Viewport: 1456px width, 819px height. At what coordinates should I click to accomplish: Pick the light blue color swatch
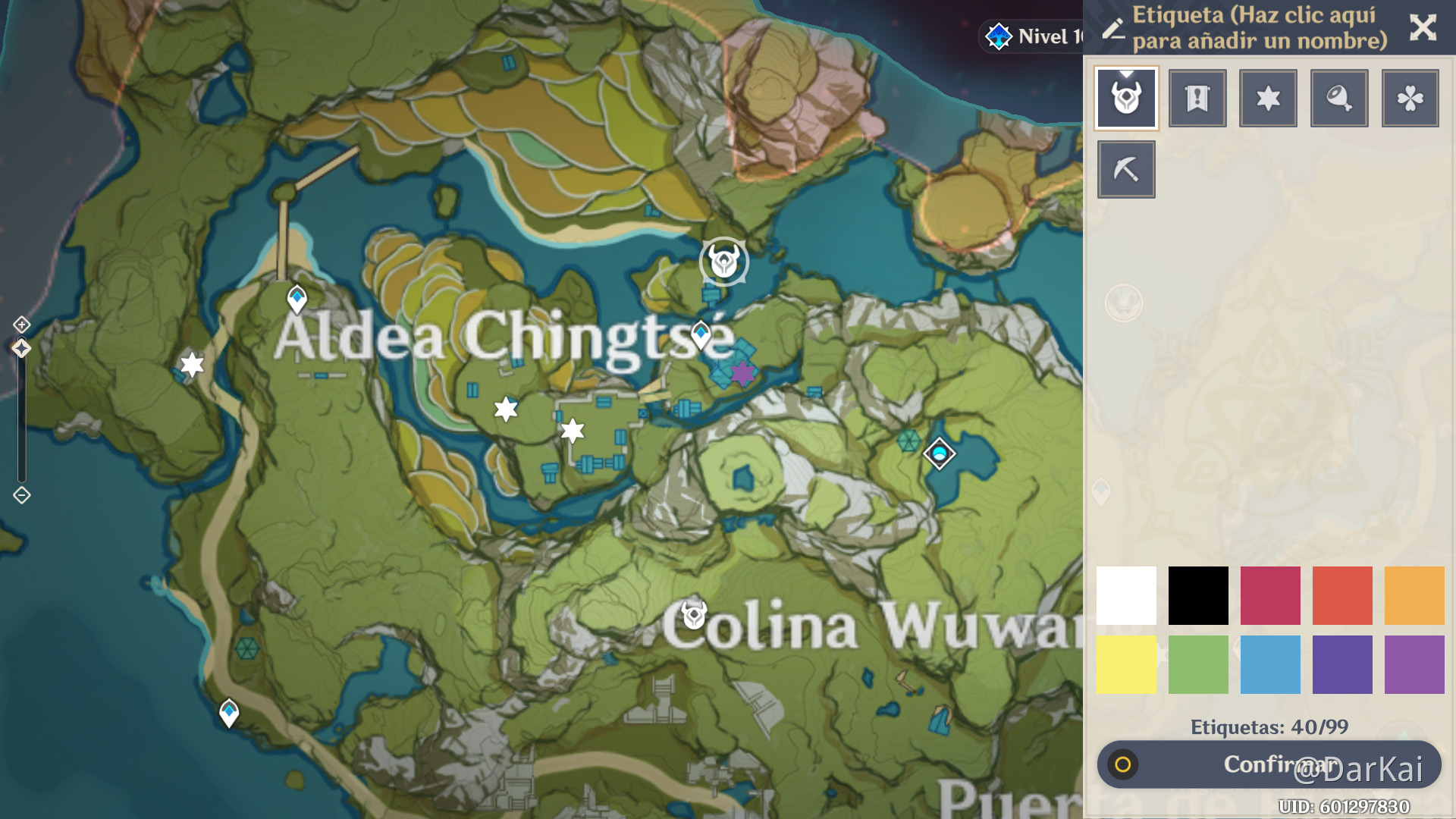(x=1270, y=665)
